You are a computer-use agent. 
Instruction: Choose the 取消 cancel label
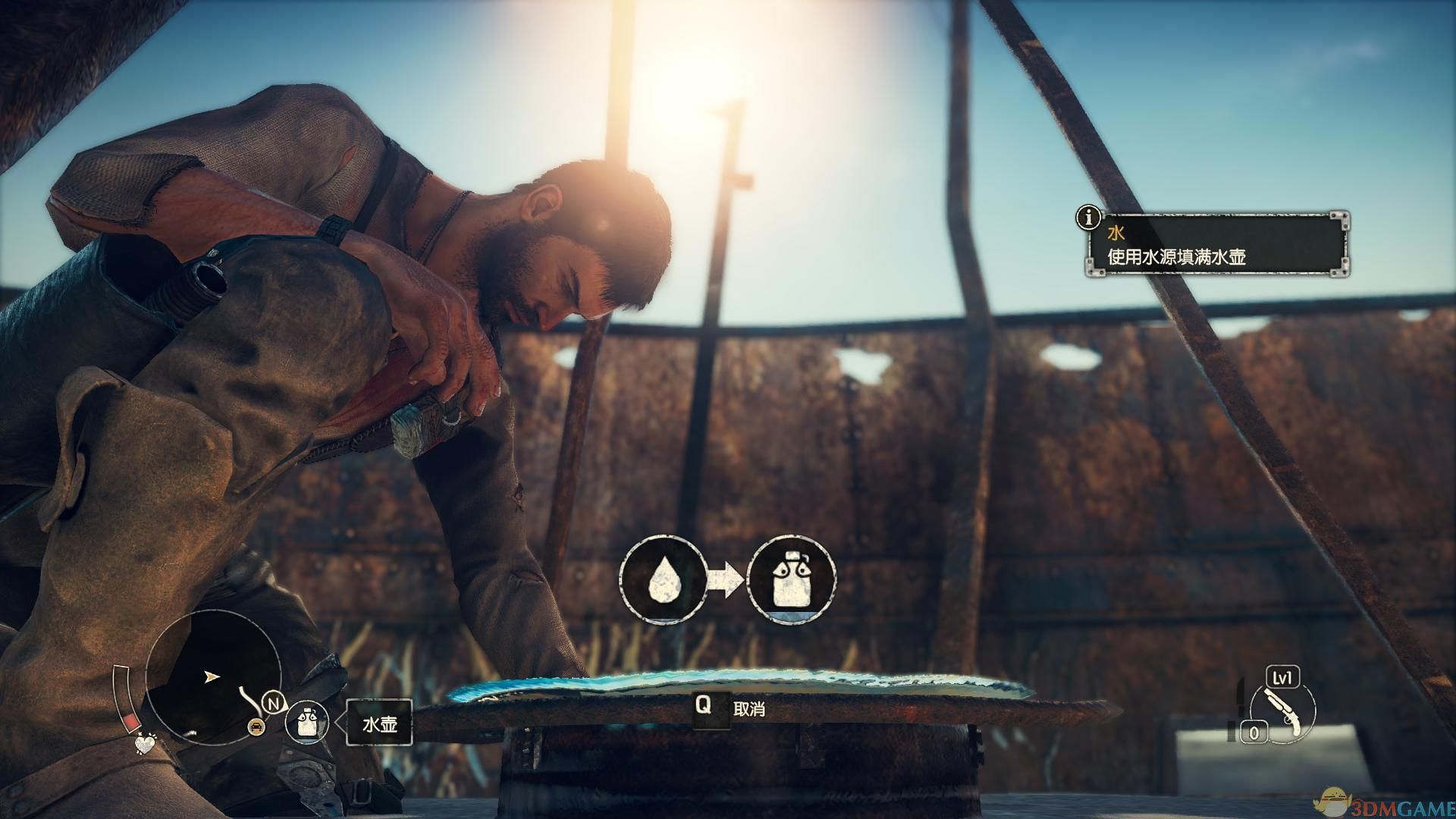tap(749, 709)
